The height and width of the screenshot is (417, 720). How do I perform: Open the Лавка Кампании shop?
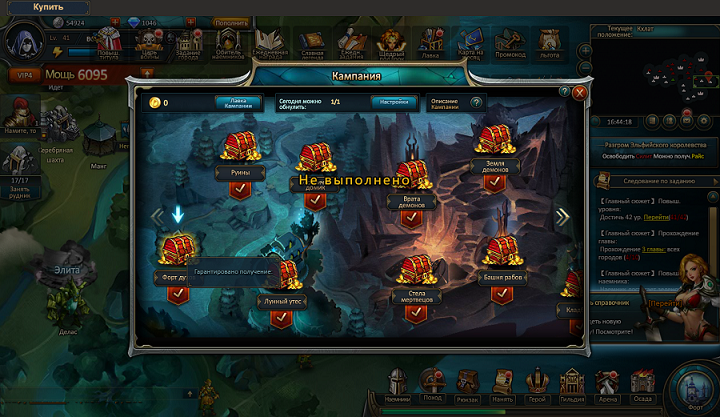(x=238, y=102)
